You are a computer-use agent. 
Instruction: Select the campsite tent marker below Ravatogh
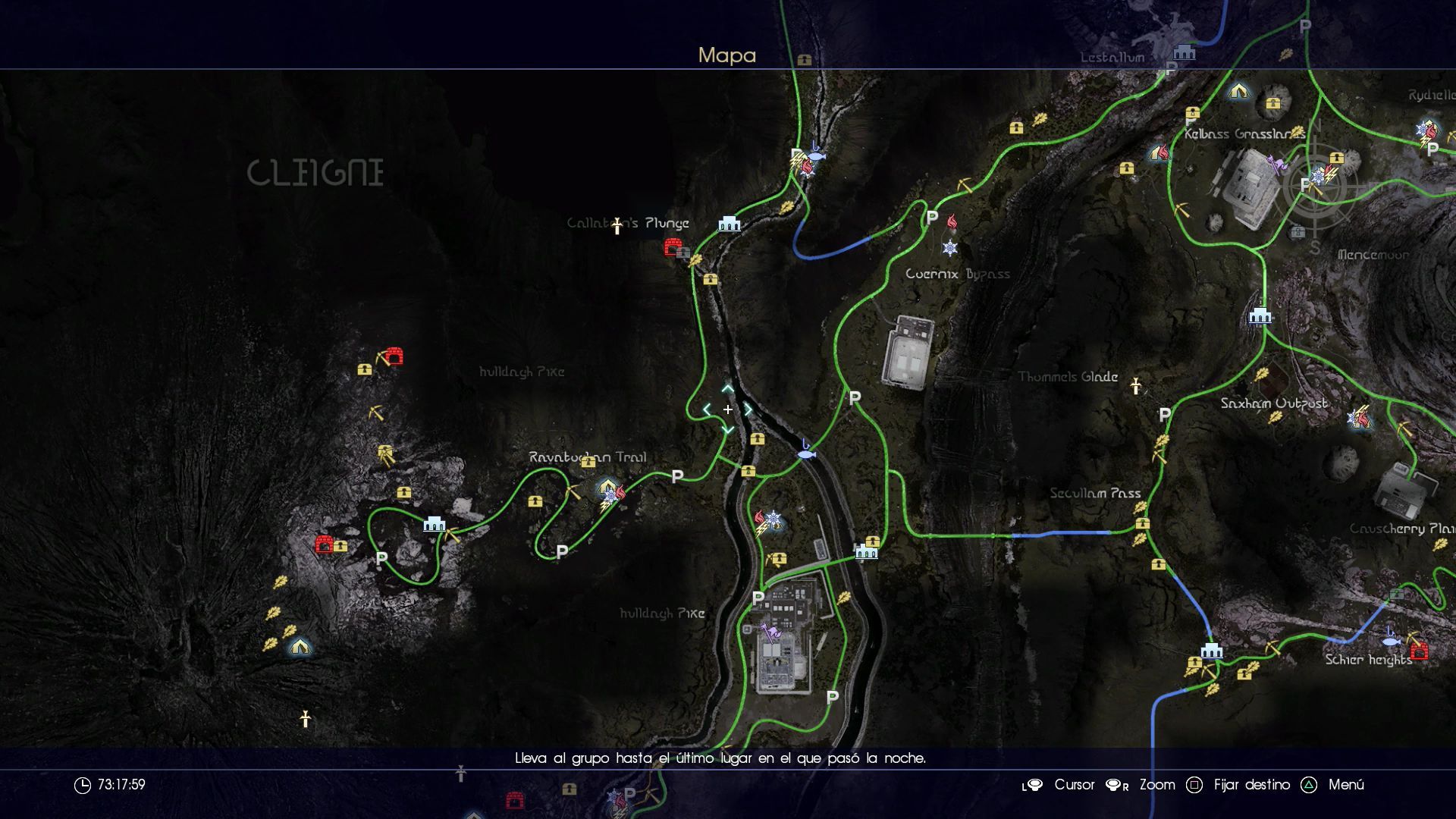click(x=300, y=647)
